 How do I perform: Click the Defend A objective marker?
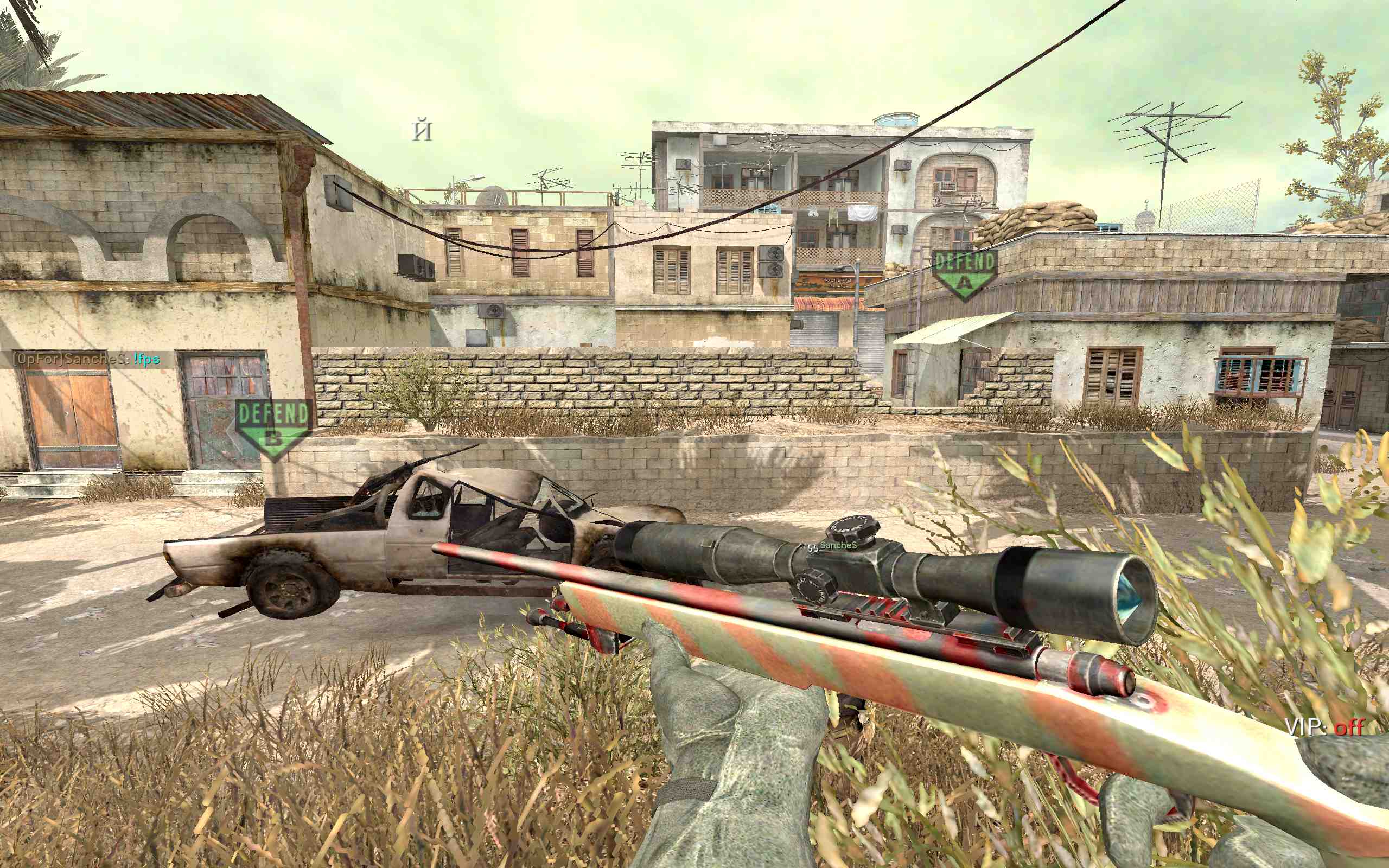coord(964,273)
